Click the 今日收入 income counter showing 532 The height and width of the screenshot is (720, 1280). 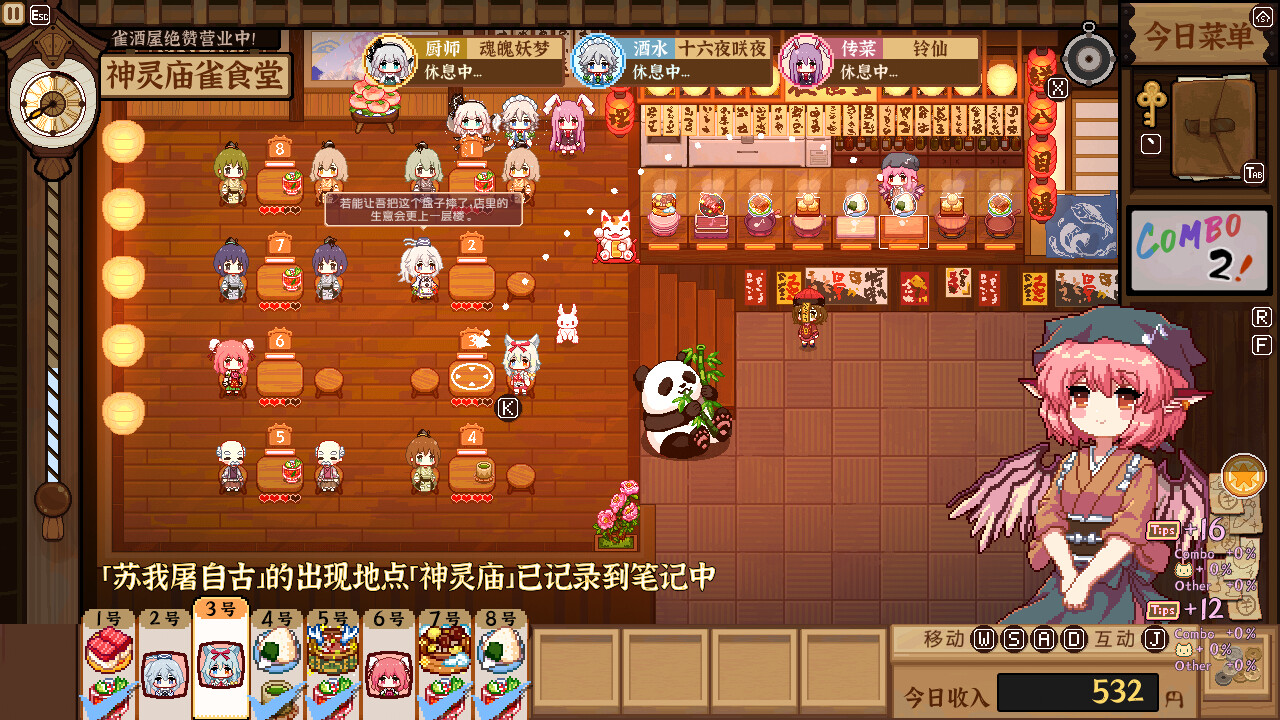[x=1078, y=692]
